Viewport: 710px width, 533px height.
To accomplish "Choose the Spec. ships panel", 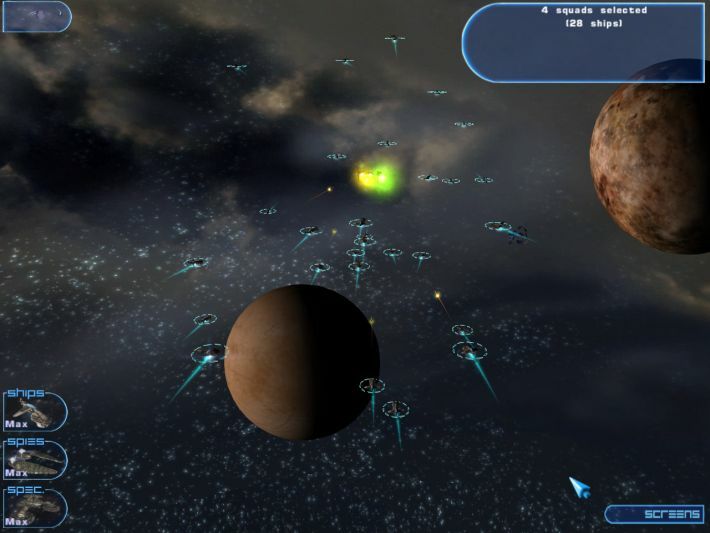I will pyautogui.click(x=34, y=507).
